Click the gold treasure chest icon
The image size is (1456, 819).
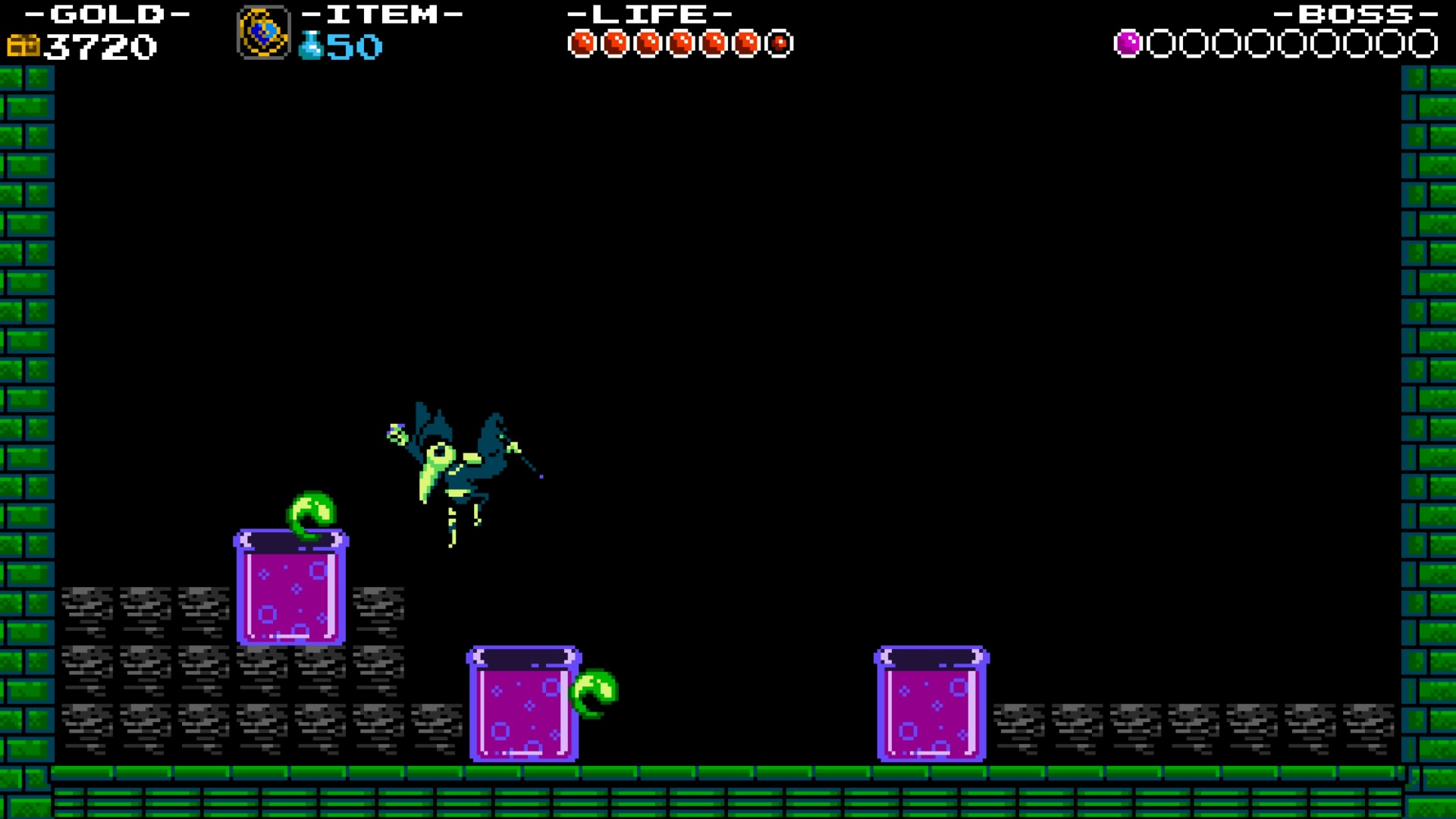pos(23,45)
